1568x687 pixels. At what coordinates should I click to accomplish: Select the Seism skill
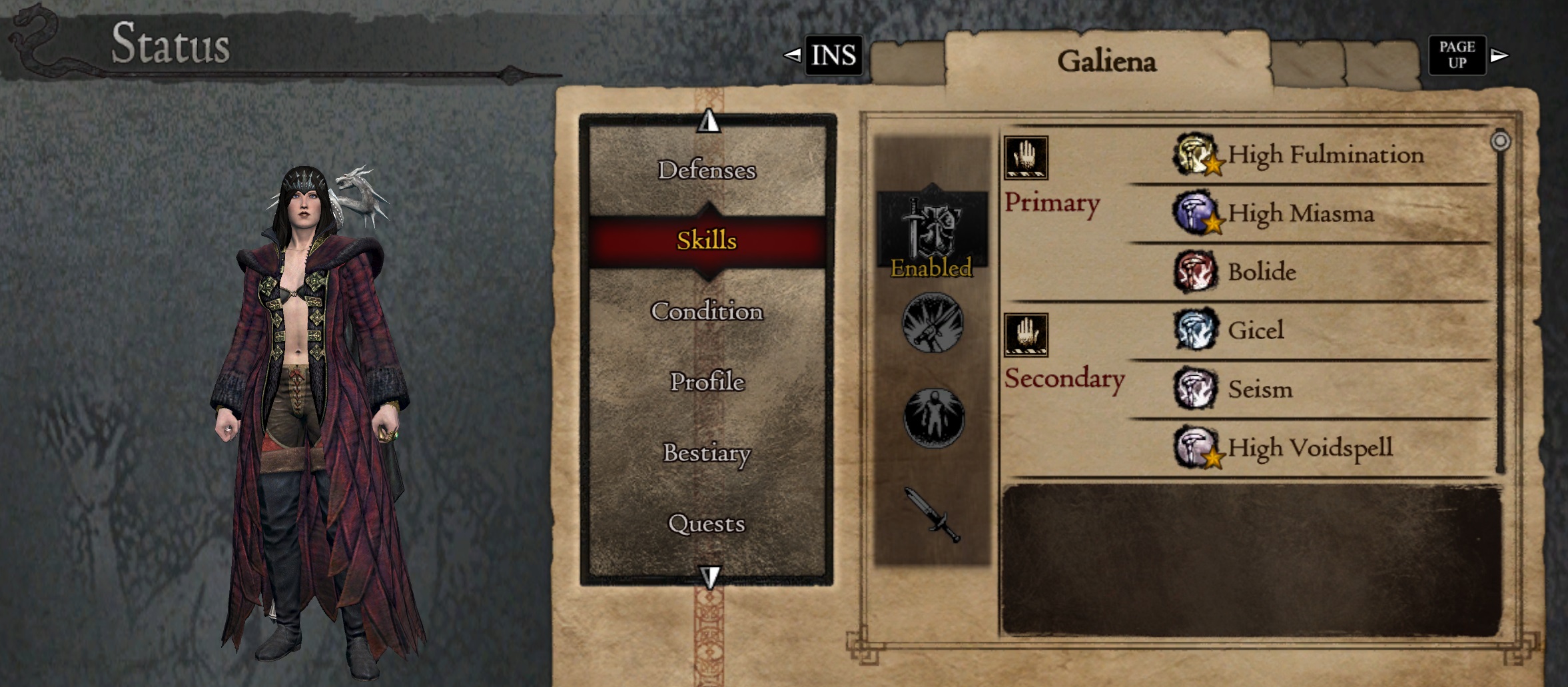(1260, 389)
